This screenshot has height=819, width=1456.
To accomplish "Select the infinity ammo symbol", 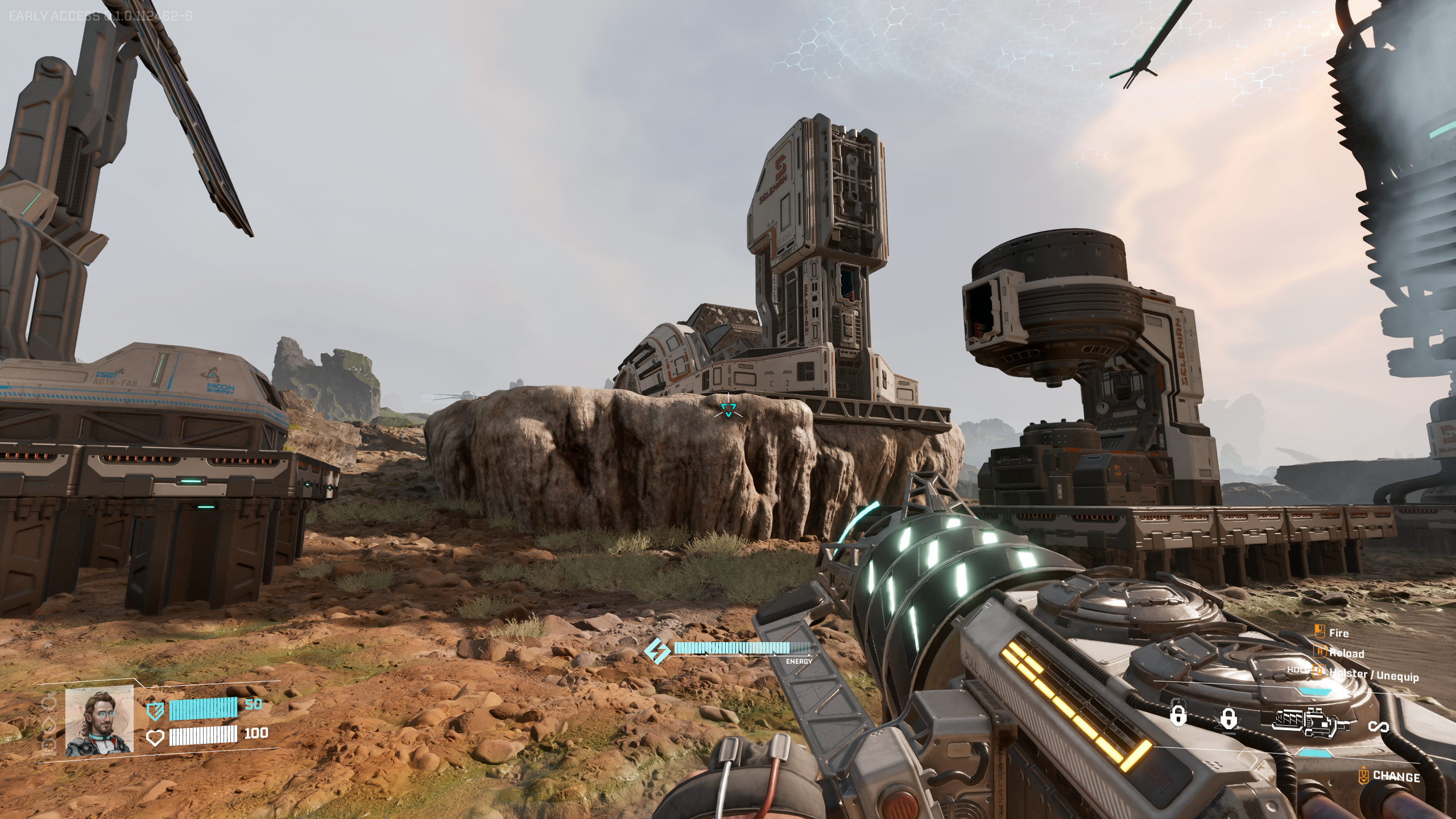I will pyautogui.click(x=1379, y=727).
